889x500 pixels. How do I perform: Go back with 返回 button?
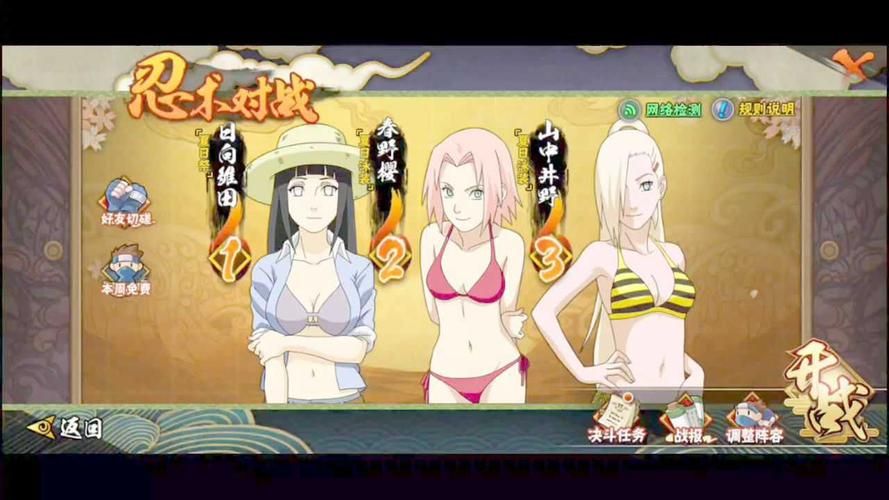(x=66, y=428)
